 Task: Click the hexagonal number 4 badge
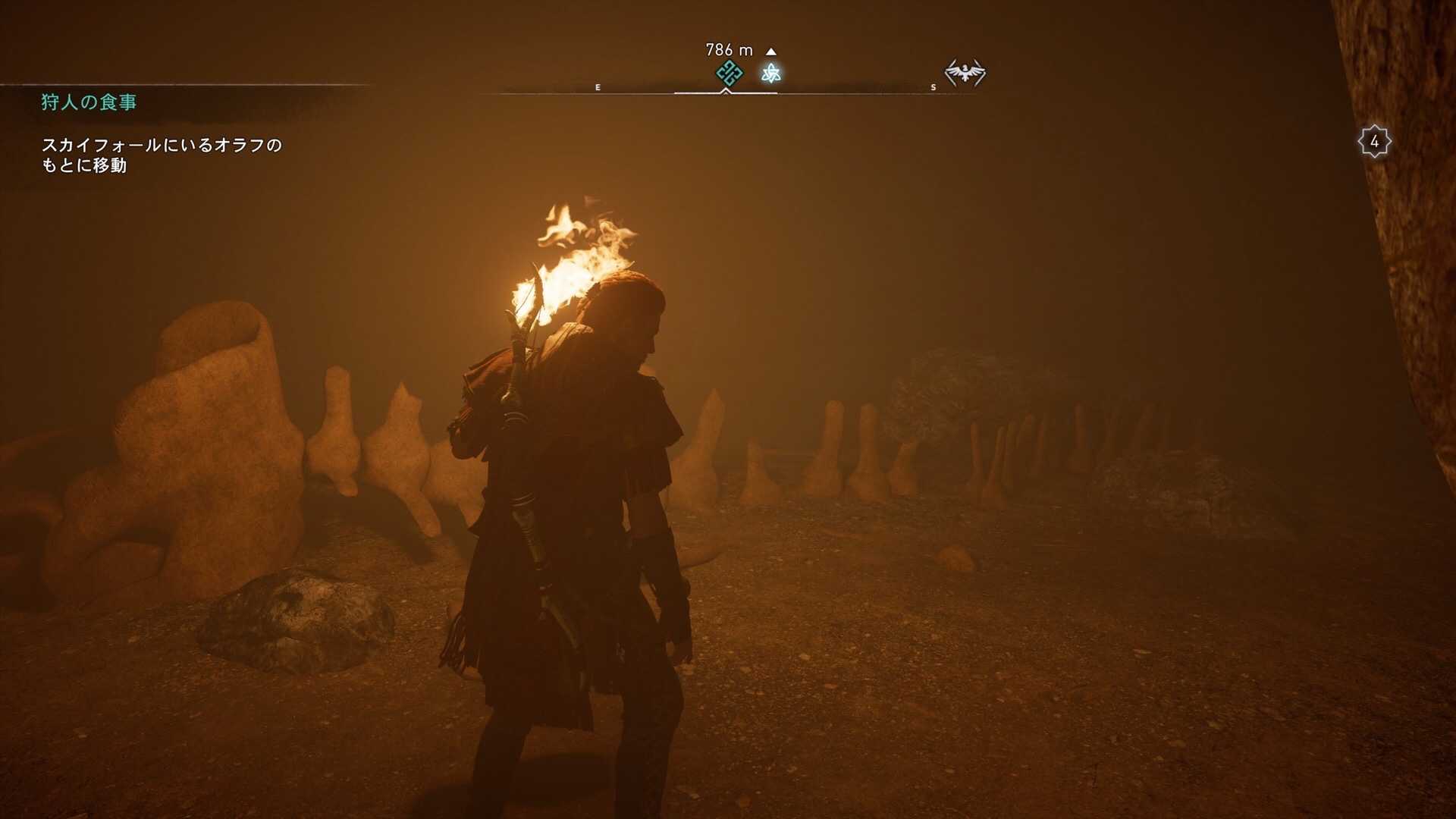[x=1374, y=141]
